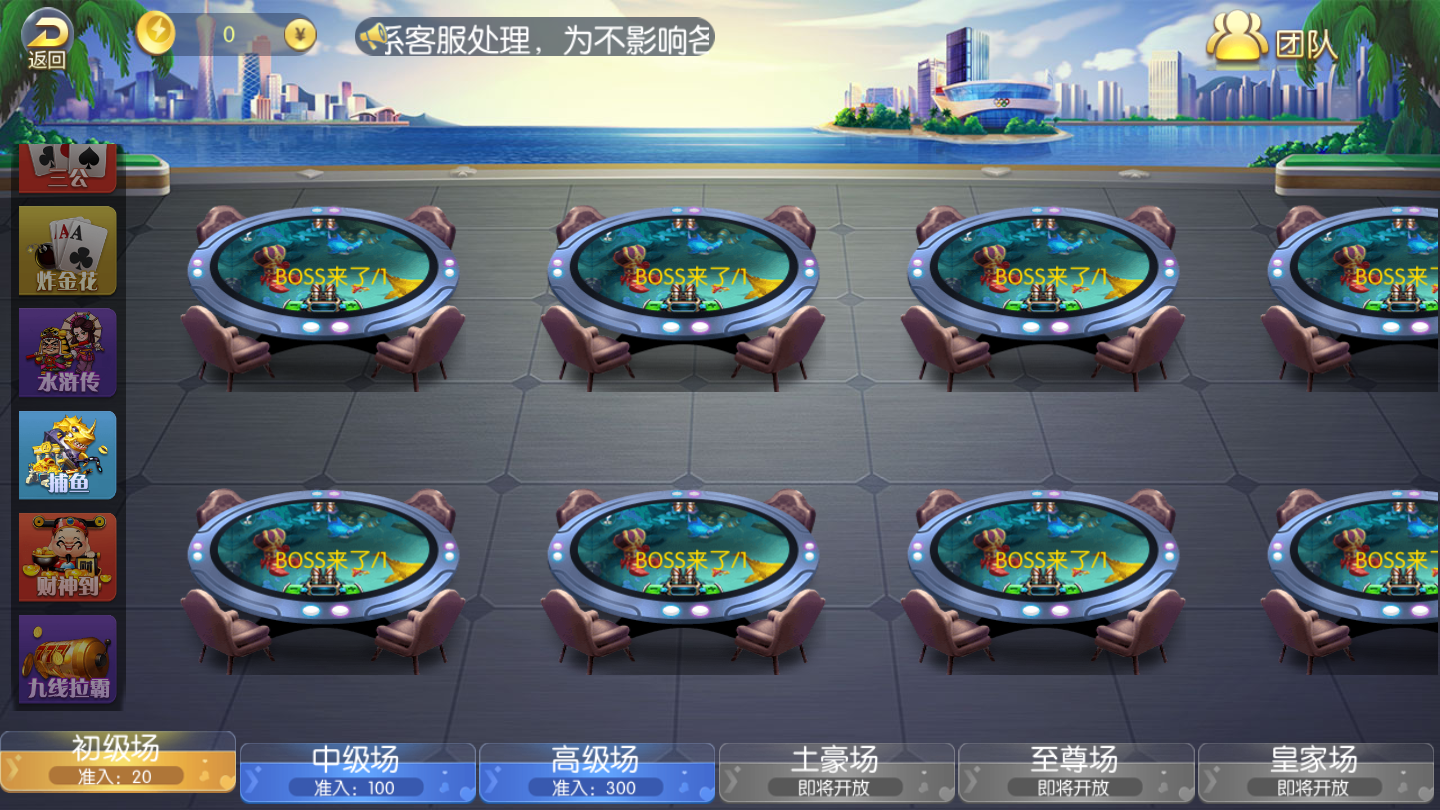Click the 返回 back icon
Screen dimensions: 1440x810
pos(42,32)
